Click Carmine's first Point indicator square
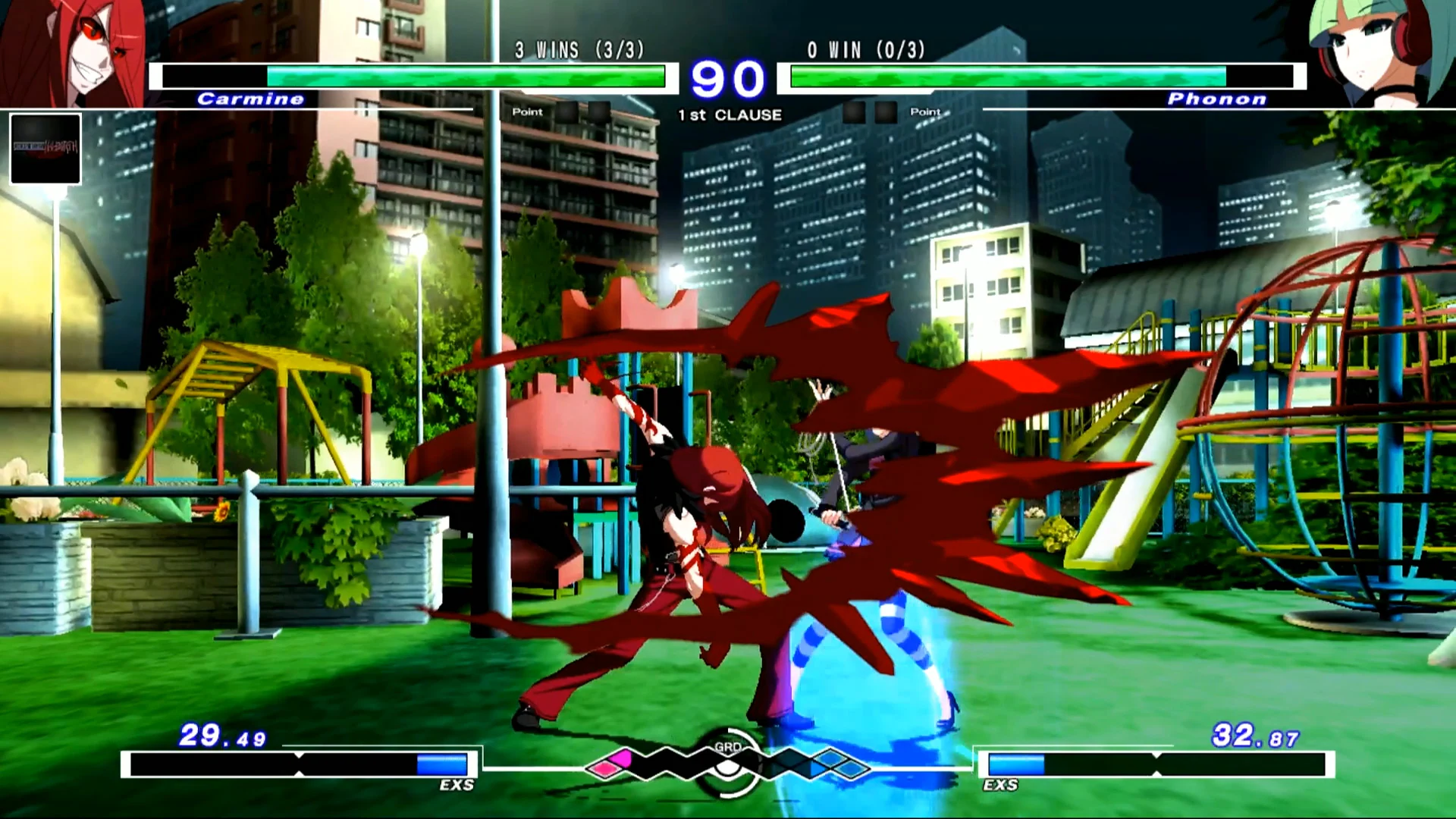Image resolution: width=1456 pixels, height=819 pixels. (x=569, y=111)
